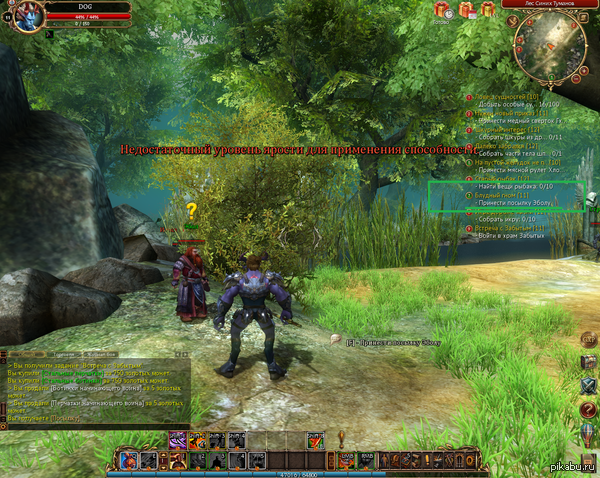Viewport: 600px width, 478px height.
Task: Activate the purple claw ability in upper hotbar
Action: pos(176,439)
